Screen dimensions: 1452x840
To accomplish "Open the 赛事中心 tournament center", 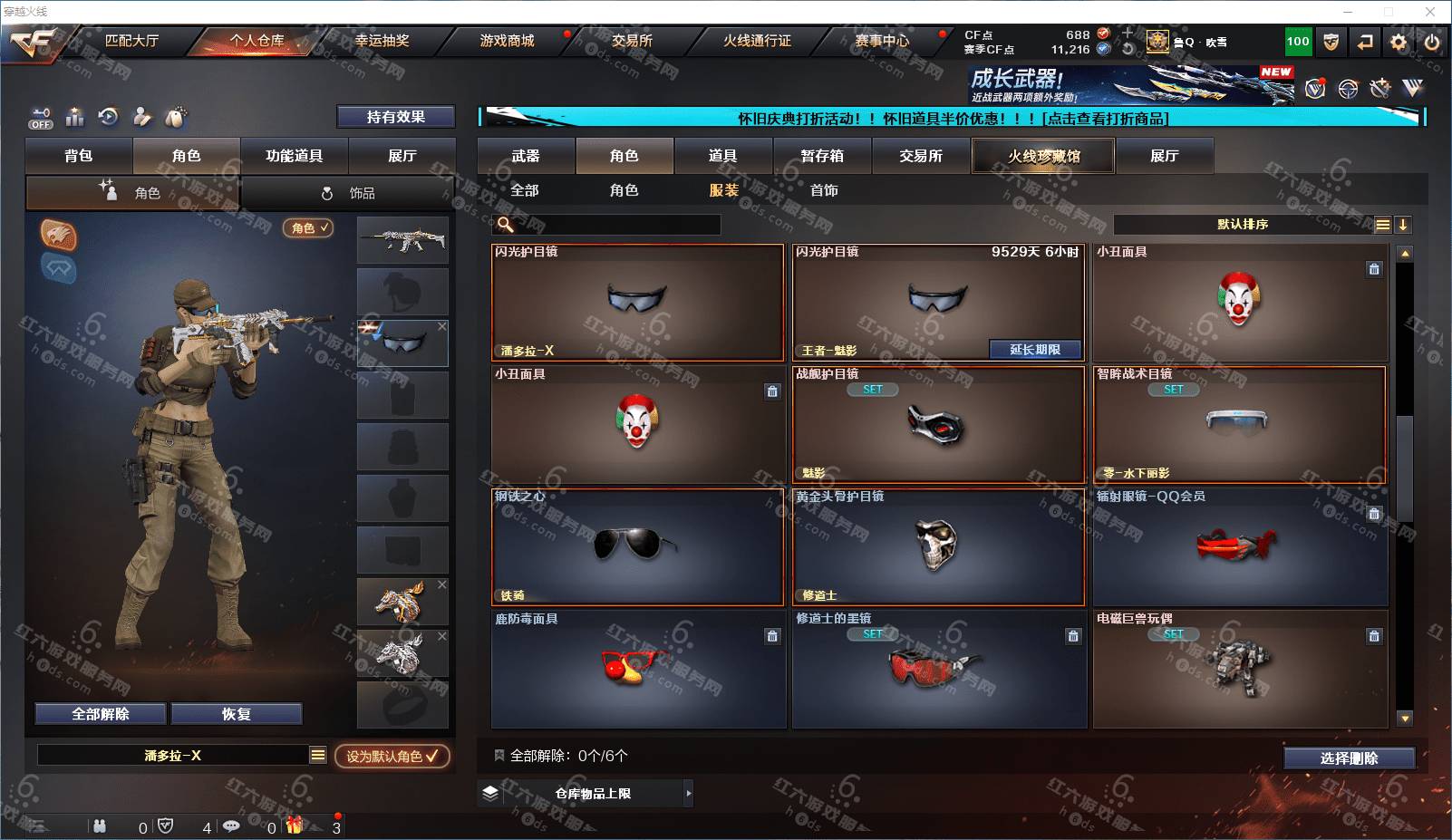I will pos(882,41).
